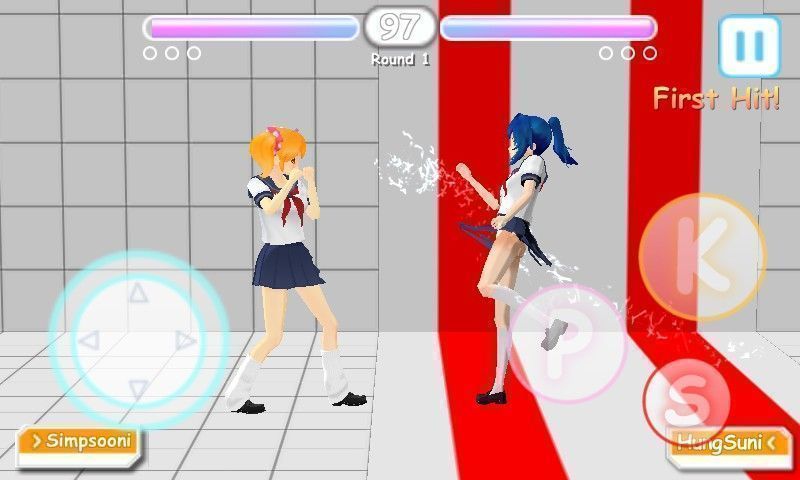Screen dimensions: 800x480
Task: Tap the P punch button
Action: (568, 345)
